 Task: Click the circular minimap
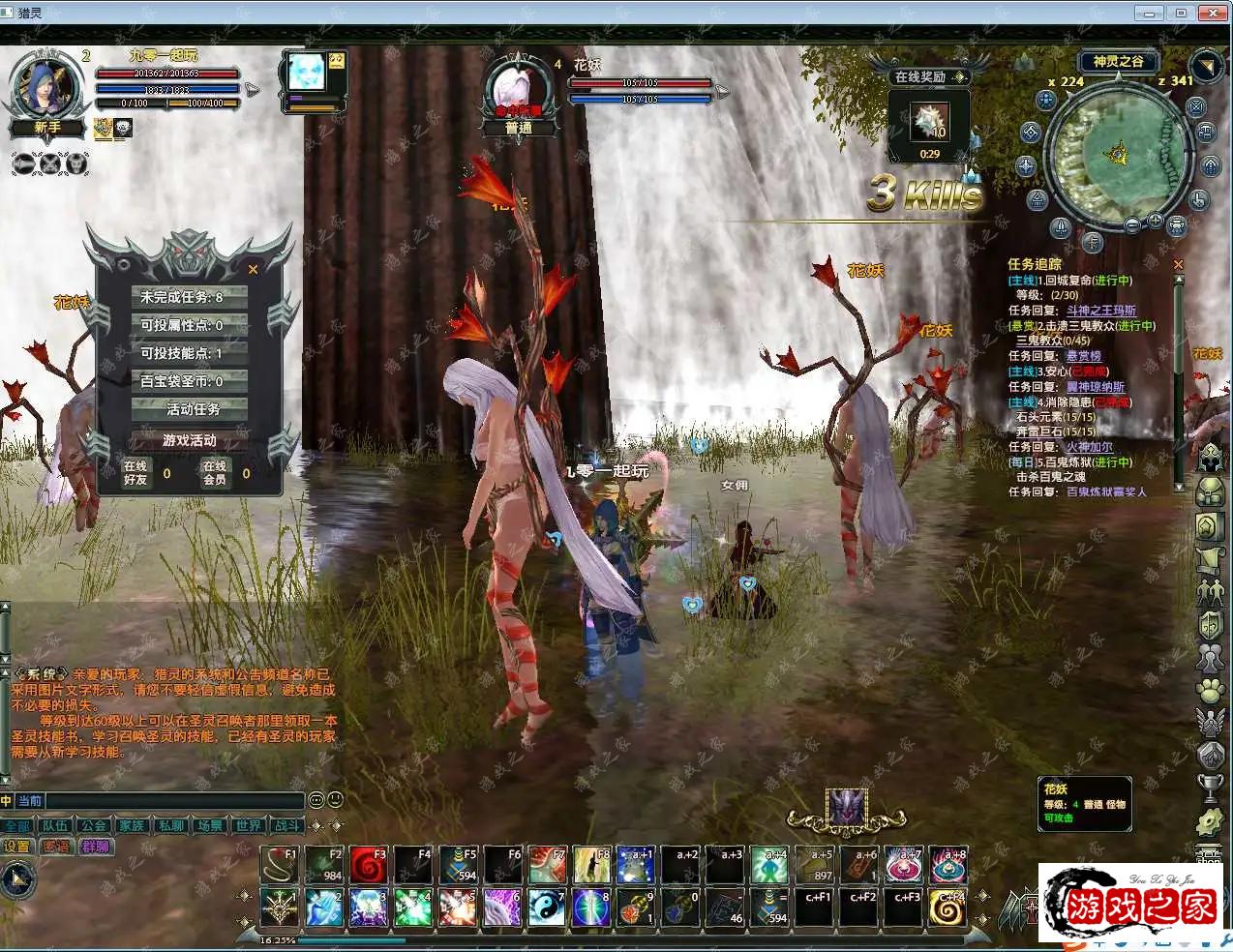point(1117,156)
